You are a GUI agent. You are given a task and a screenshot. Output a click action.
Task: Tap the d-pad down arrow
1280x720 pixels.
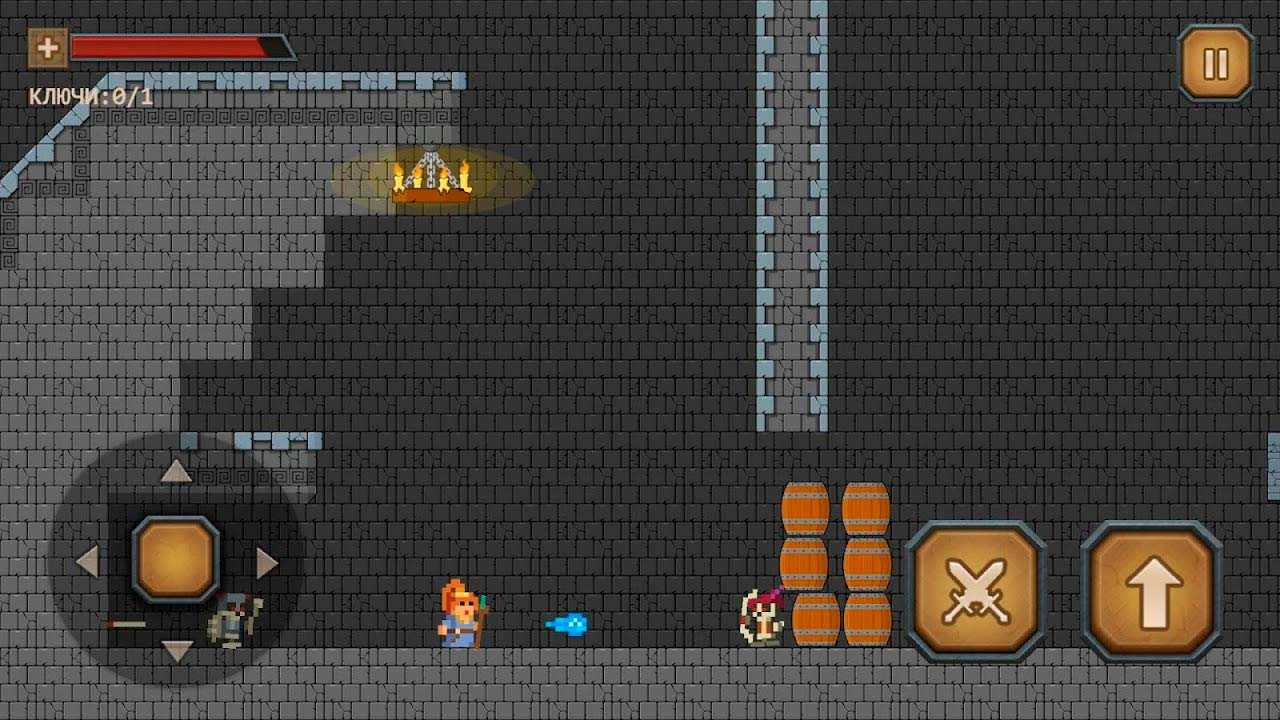(x=176, y=652)
